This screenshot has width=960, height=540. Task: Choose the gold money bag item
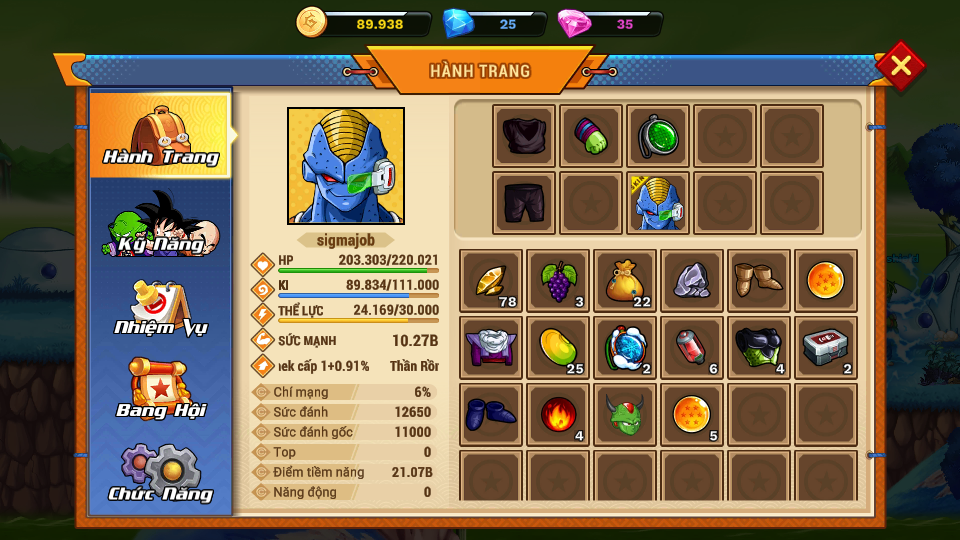click(624, 281)
